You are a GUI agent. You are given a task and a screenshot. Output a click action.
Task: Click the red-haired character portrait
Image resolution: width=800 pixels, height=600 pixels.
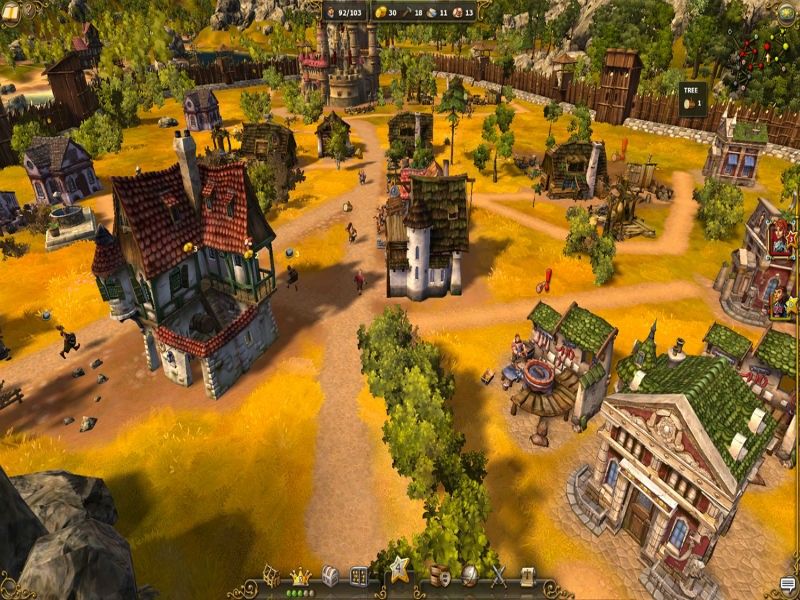click(779, 240)
